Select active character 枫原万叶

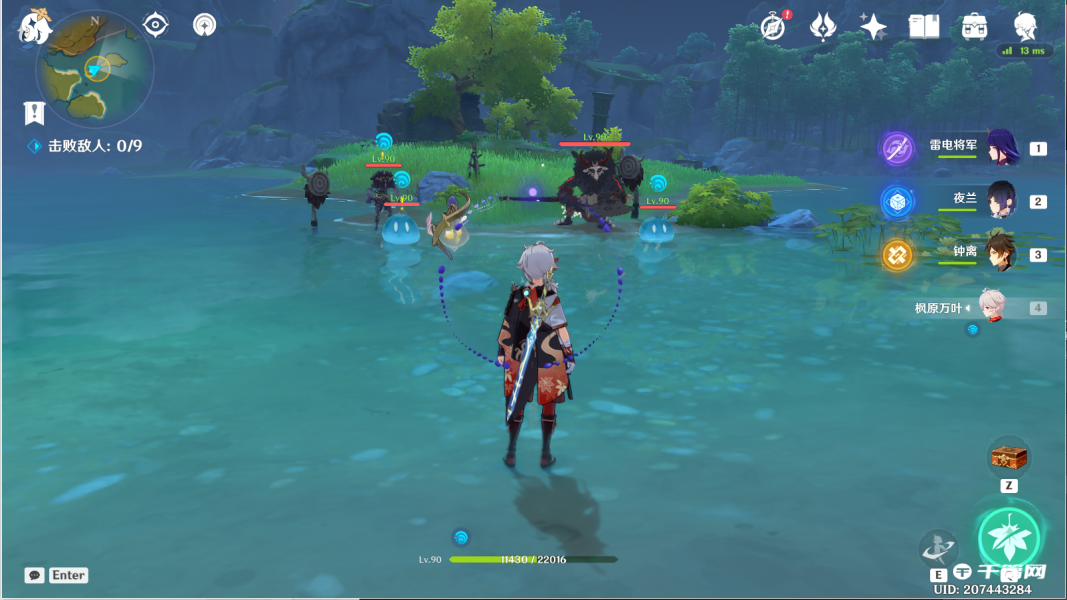pyautogui.click(x=990, y=308)
